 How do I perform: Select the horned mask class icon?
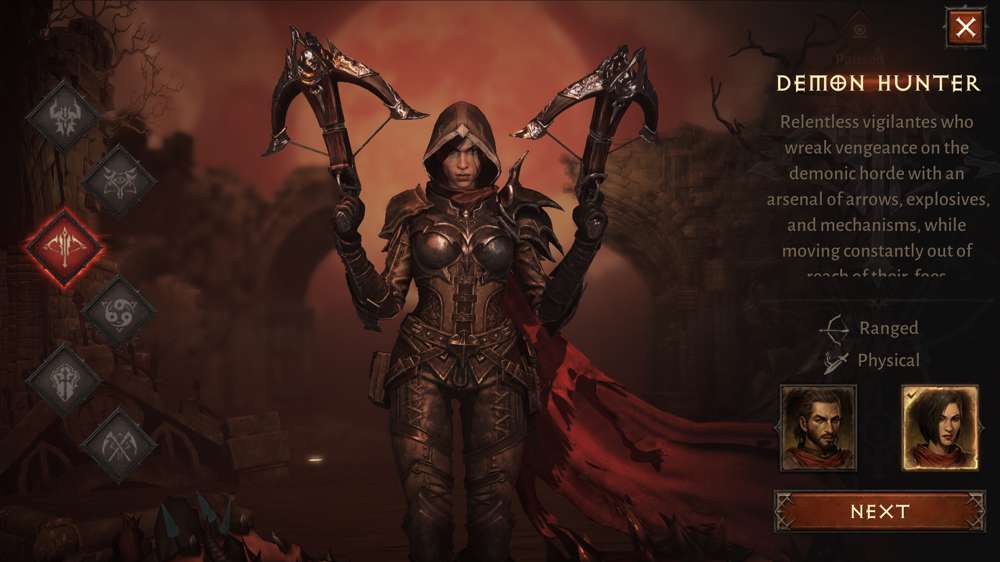pos(119,181)
